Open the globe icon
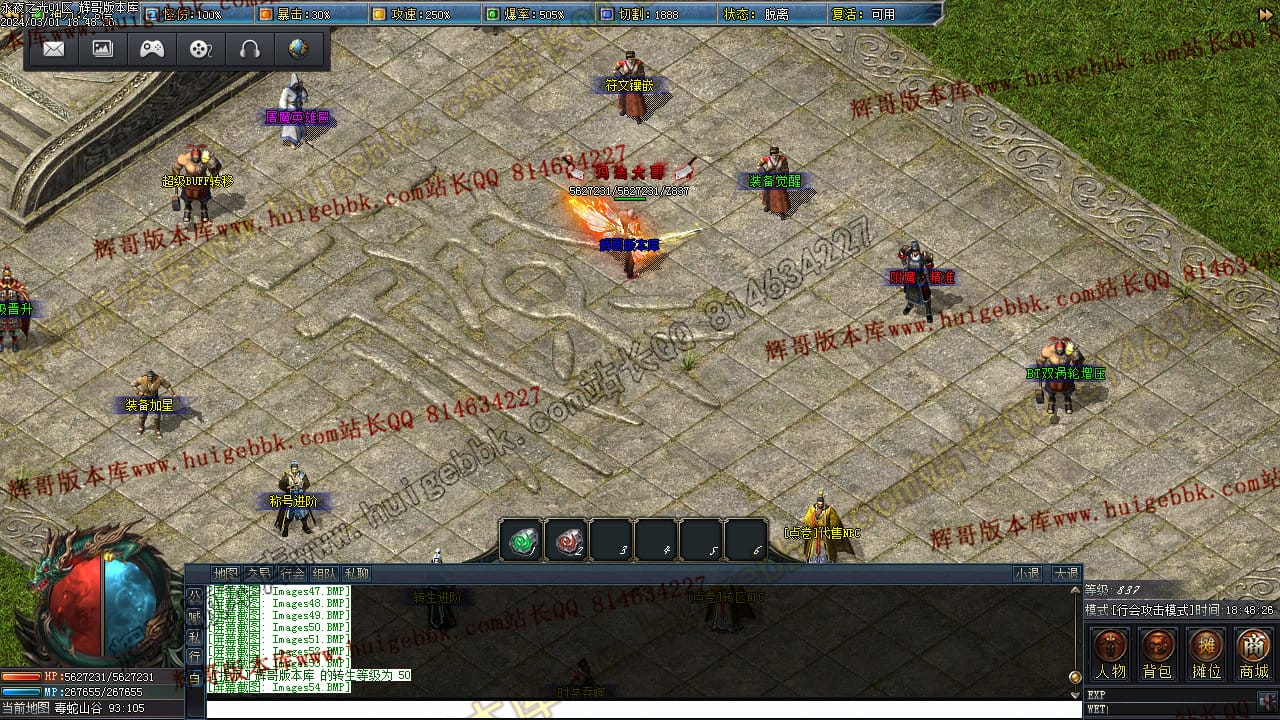Viewport: 1280px width, 720px height. pyautogui.click(x=298, y=48)
